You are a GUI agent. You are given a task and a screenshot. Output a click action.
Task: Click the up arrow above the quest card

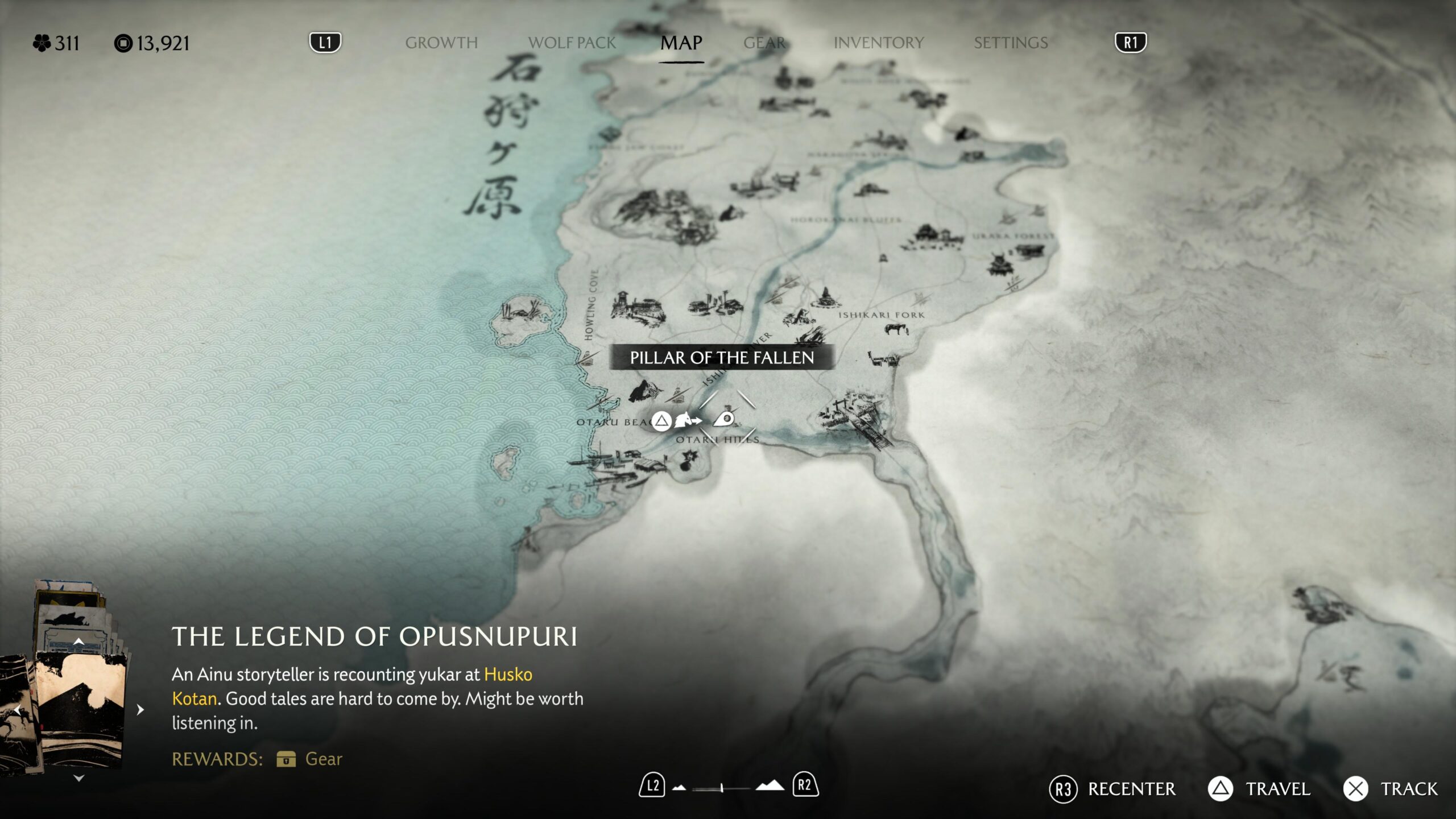coord(79,642)
